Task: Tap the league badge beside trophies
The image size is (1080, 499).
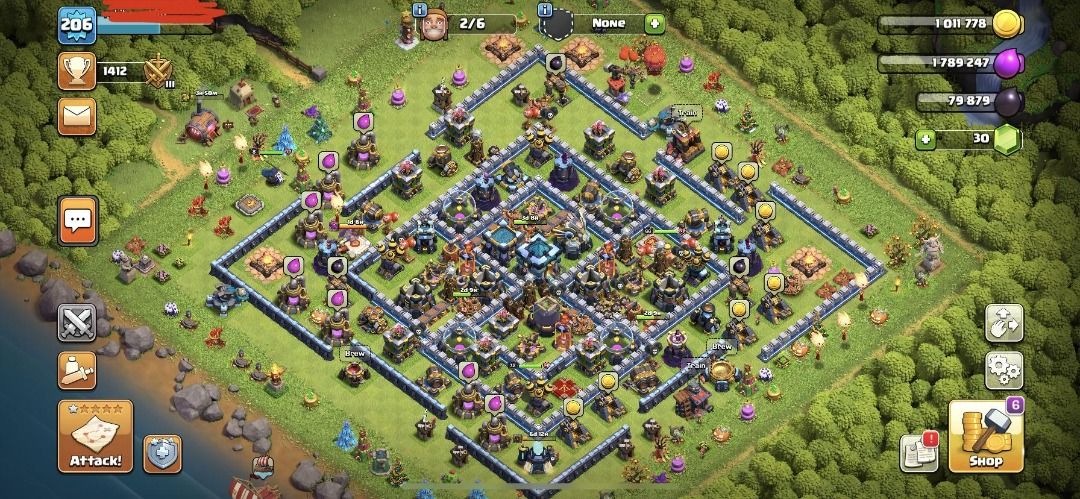Action: click(x=157, y=71)
